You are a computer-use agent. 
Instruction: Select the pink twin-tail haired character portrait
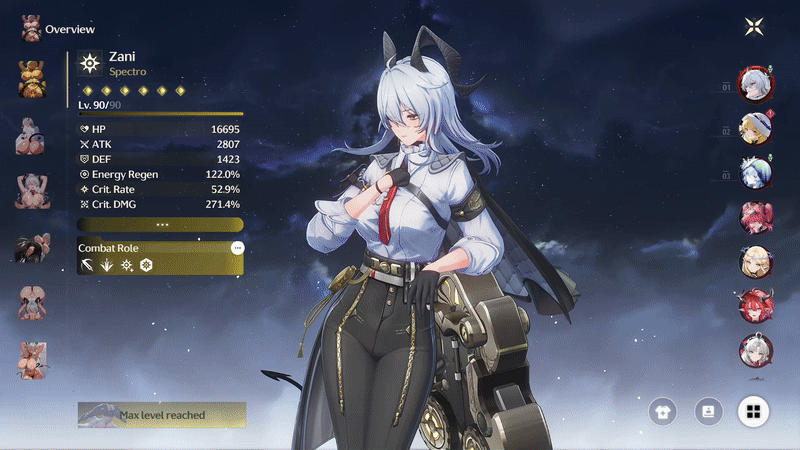754,216
